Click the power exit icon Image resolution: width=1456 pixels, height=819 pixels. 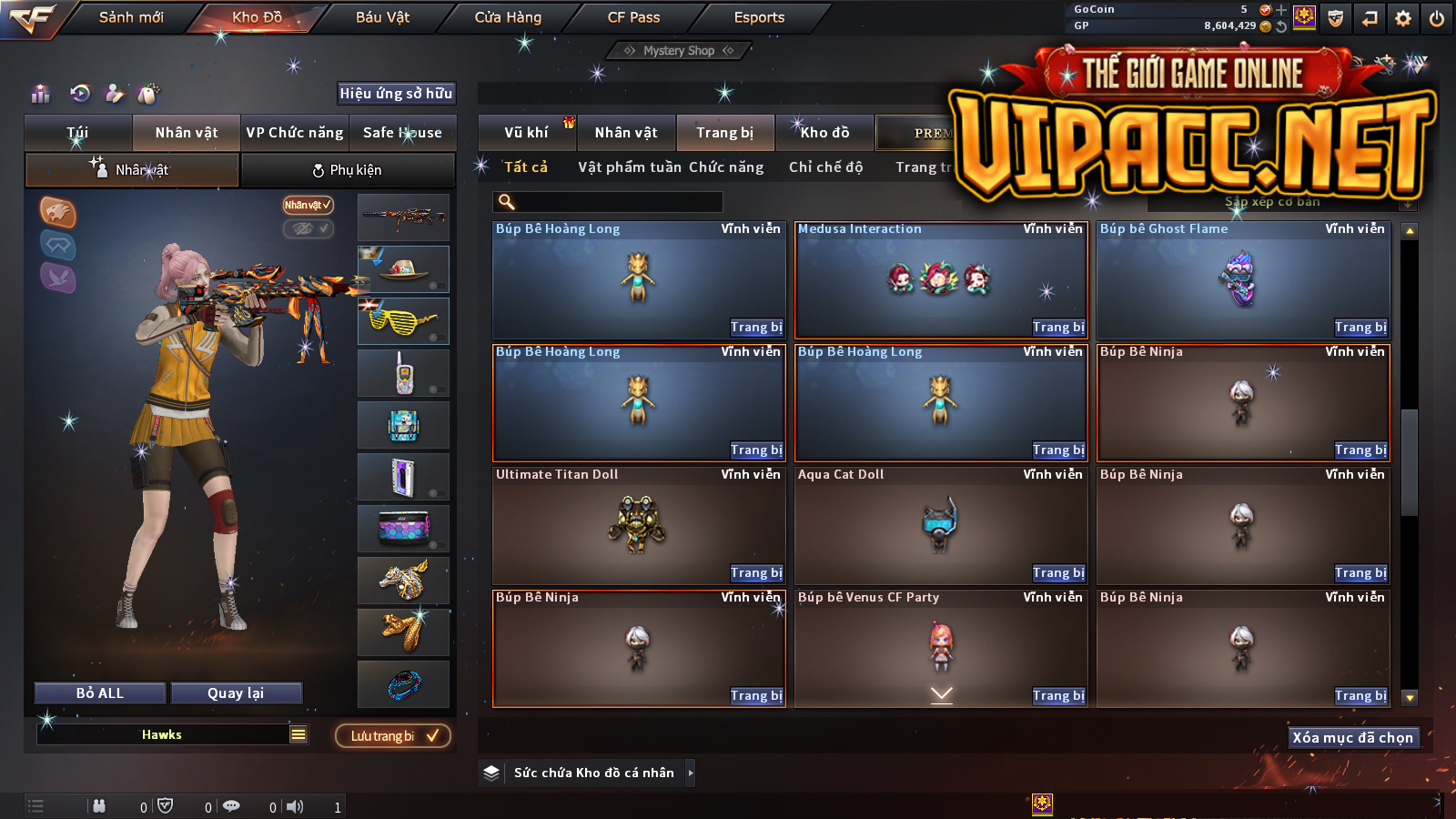[1437, 18]
